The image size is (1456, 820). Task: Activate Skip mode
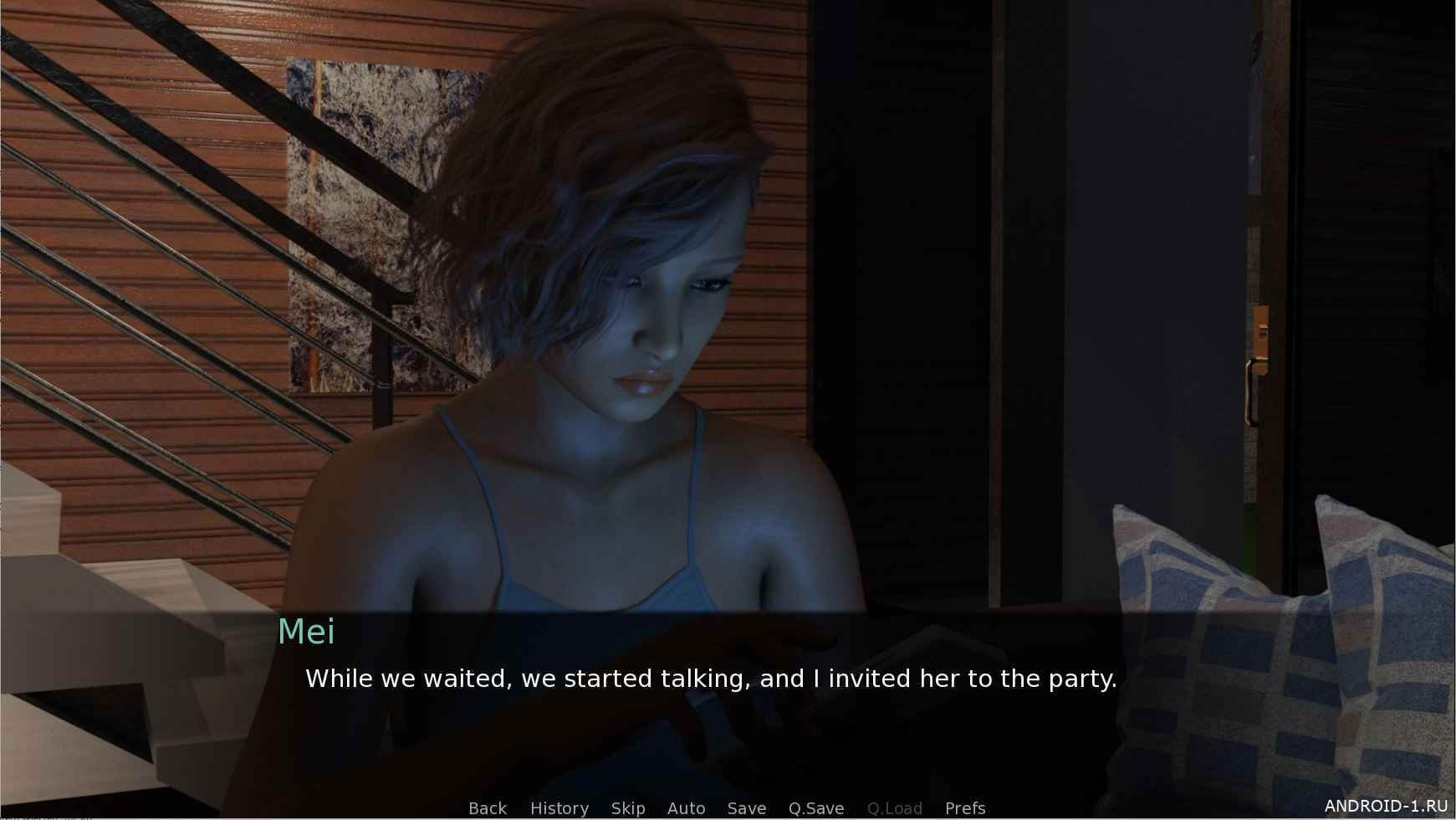[627, 808]
